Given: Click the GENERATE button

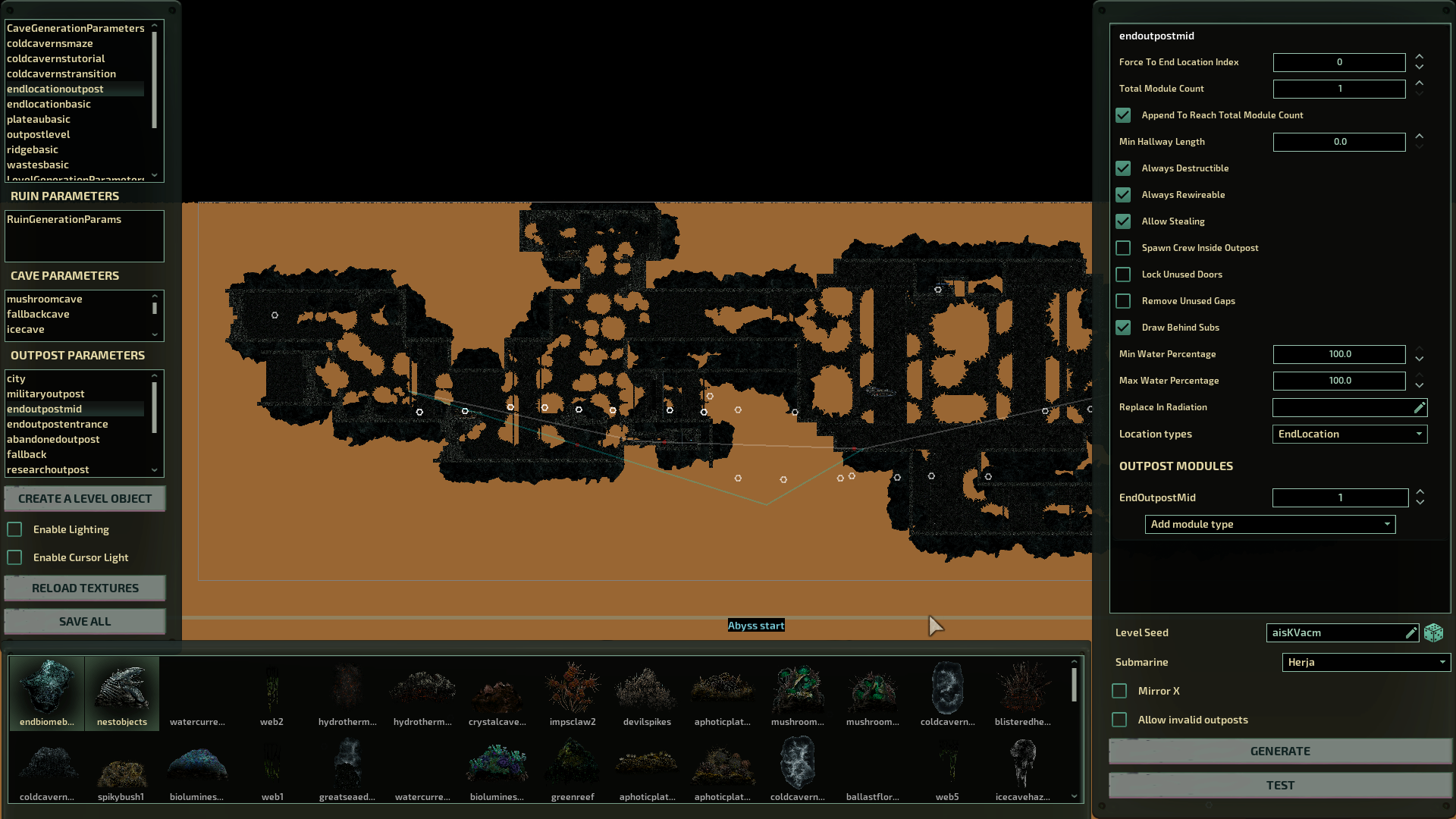Looking at the screenshot, I should click(1280, 751).
